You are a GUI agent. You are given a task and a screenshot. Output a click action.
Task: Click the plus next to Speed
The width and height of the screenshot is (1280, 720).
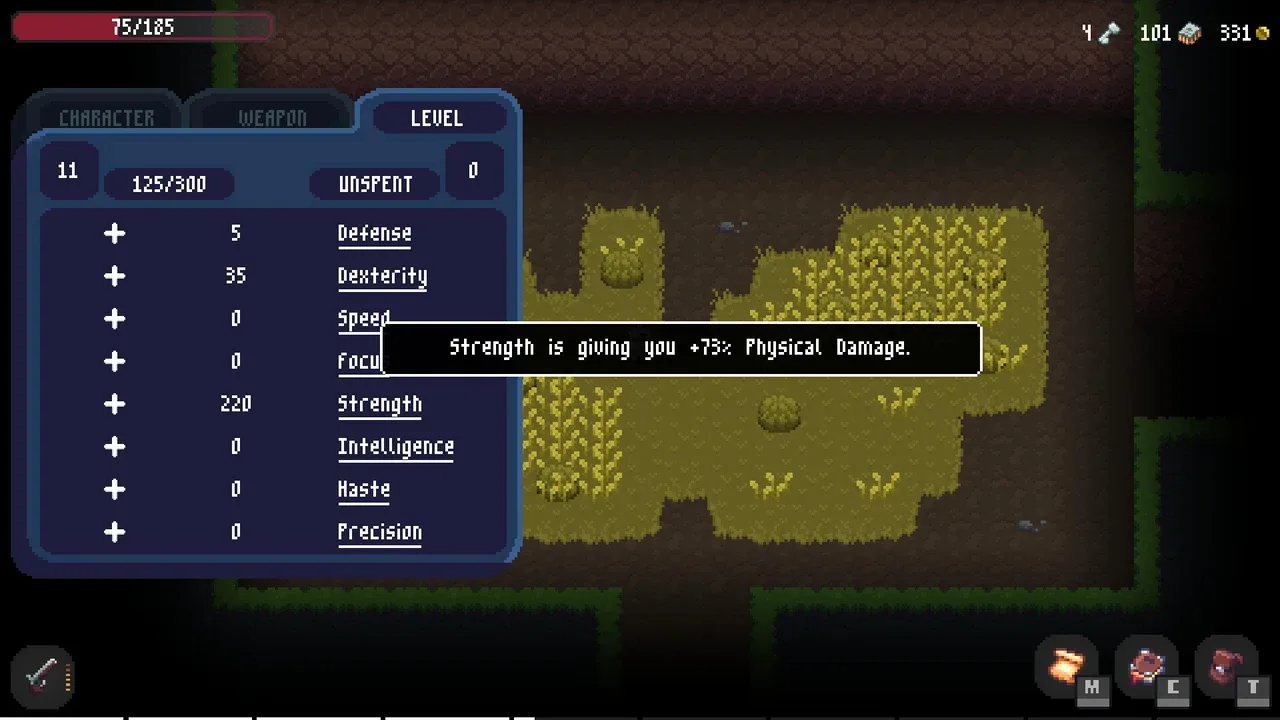[x=115, y=318]
